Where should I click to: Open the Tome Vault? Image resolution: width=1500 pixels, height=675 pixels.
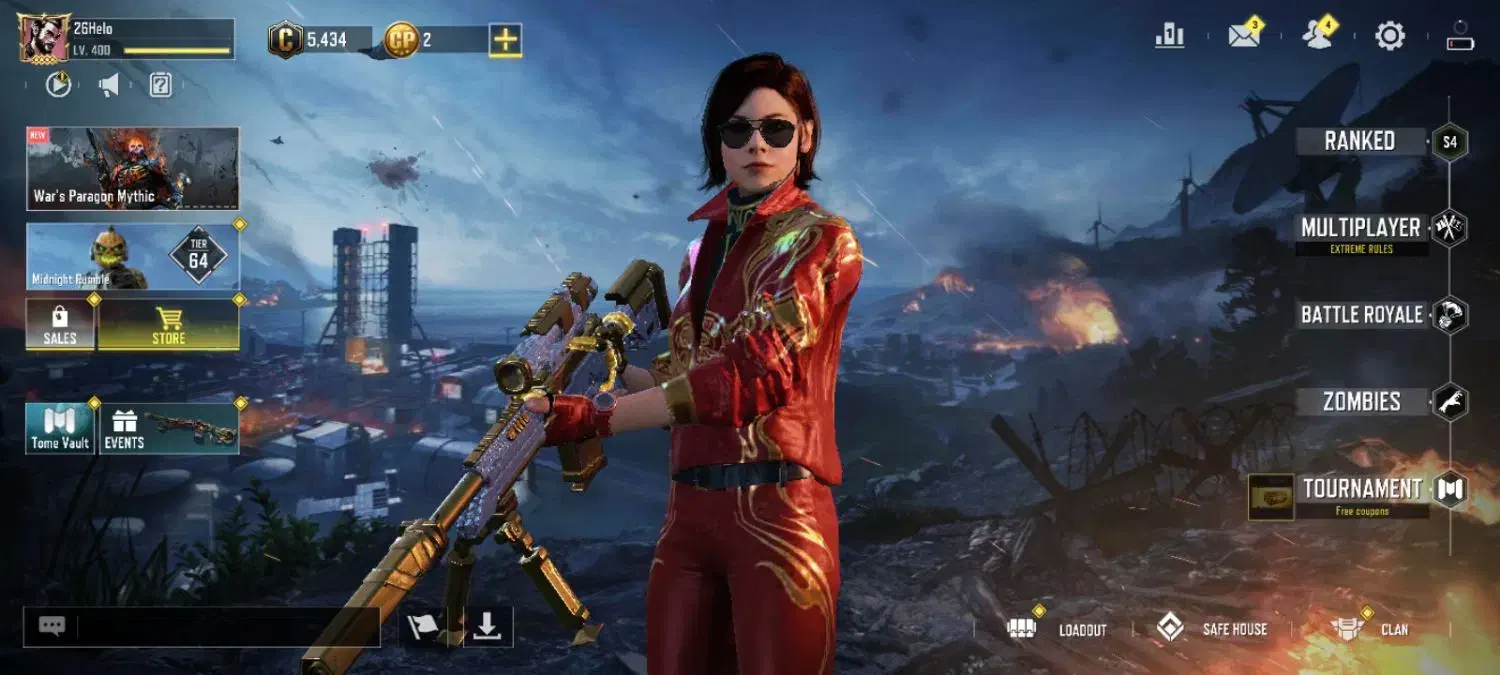coord(60,428)
